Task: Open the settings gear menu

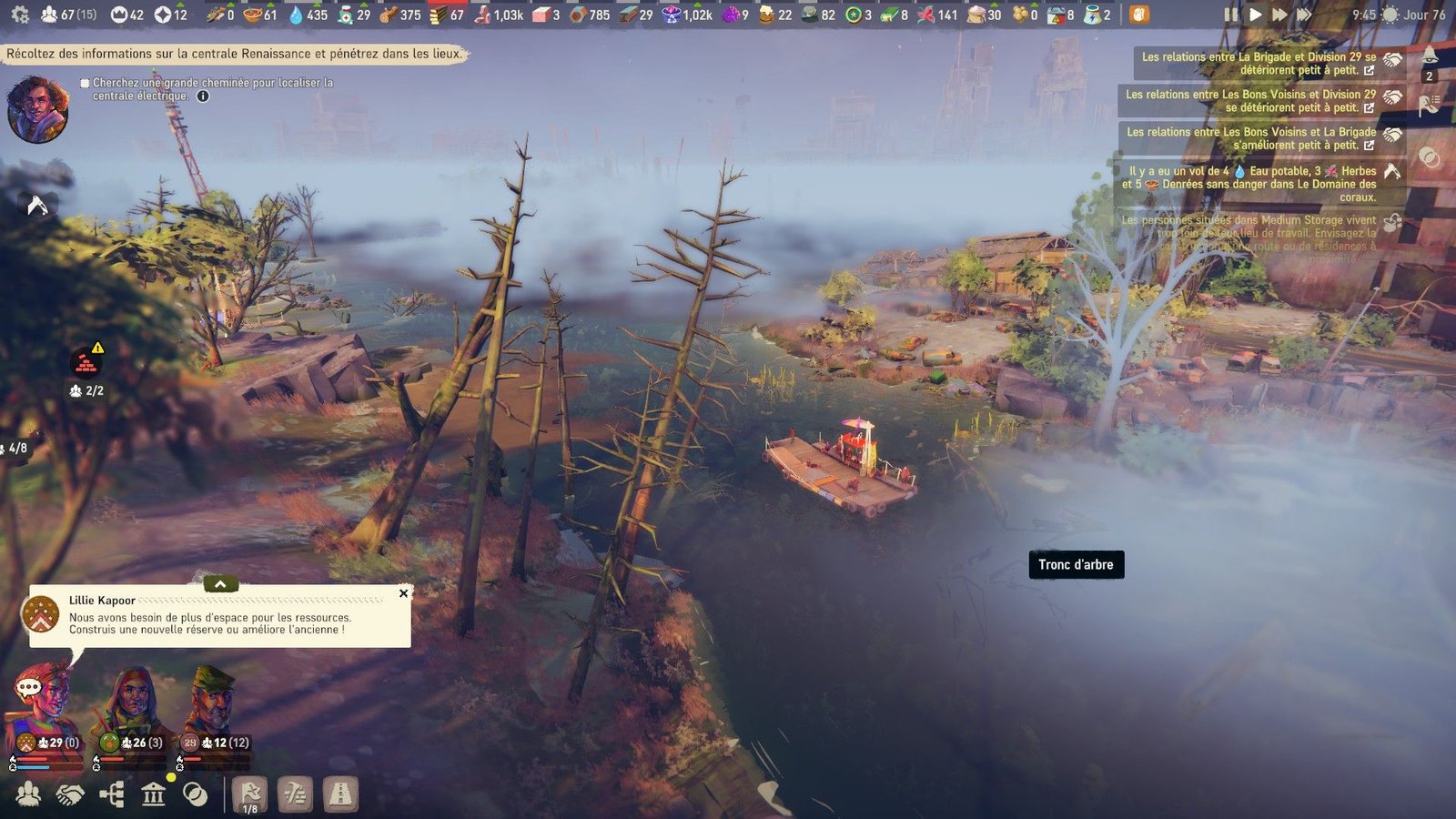Action: (20, 15)
